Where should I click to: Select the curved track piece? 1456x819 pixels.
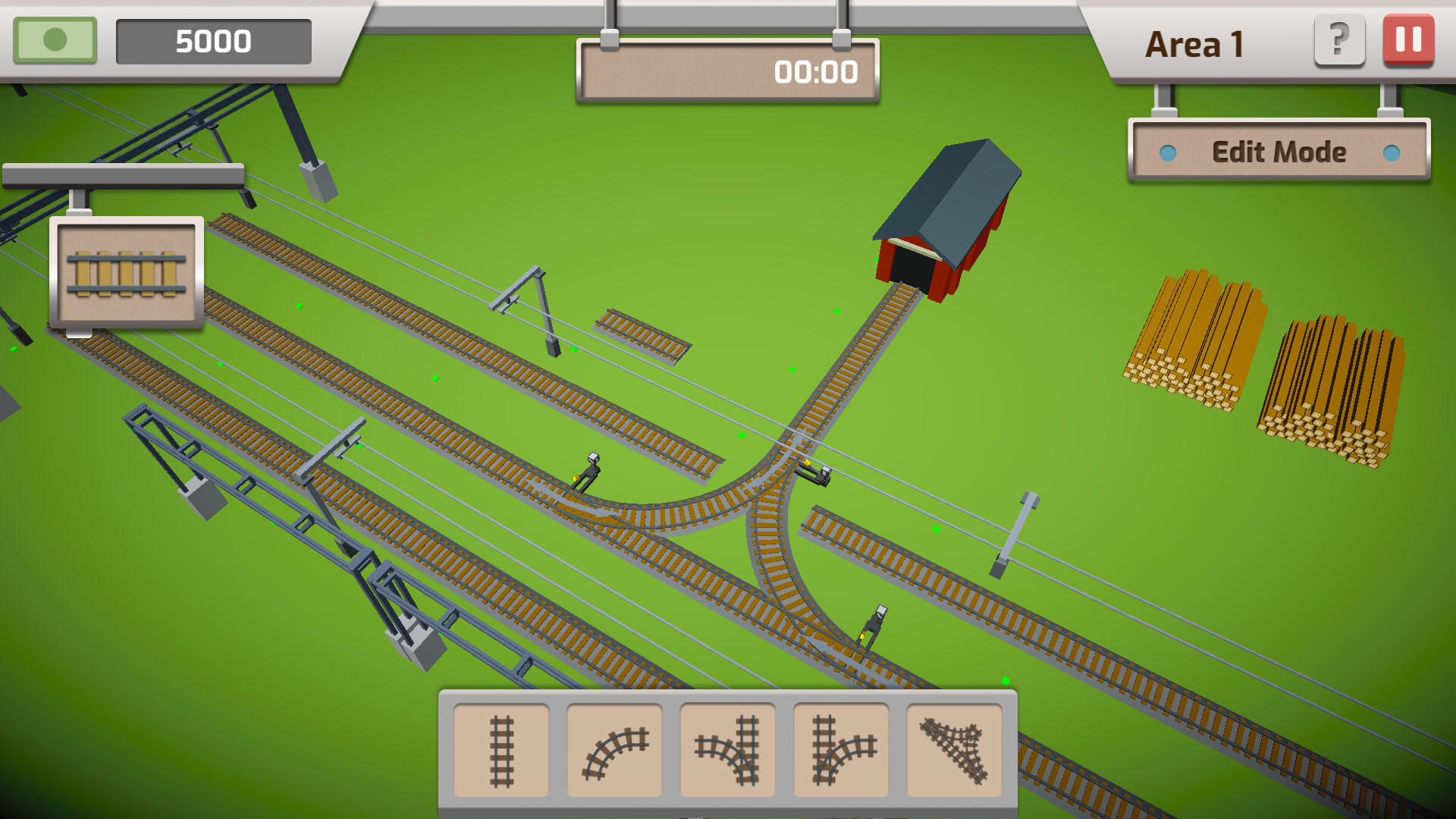coord(614,749)
